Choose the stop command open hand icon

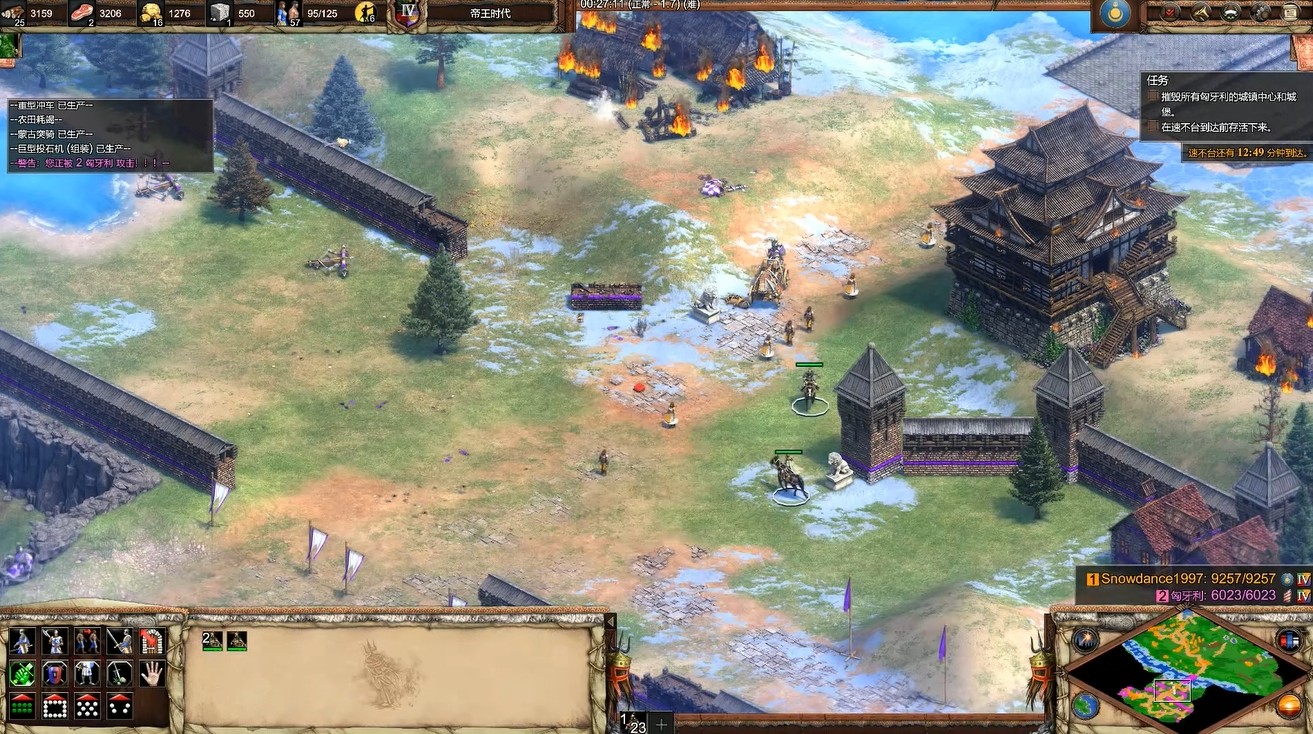coord(151,673)
